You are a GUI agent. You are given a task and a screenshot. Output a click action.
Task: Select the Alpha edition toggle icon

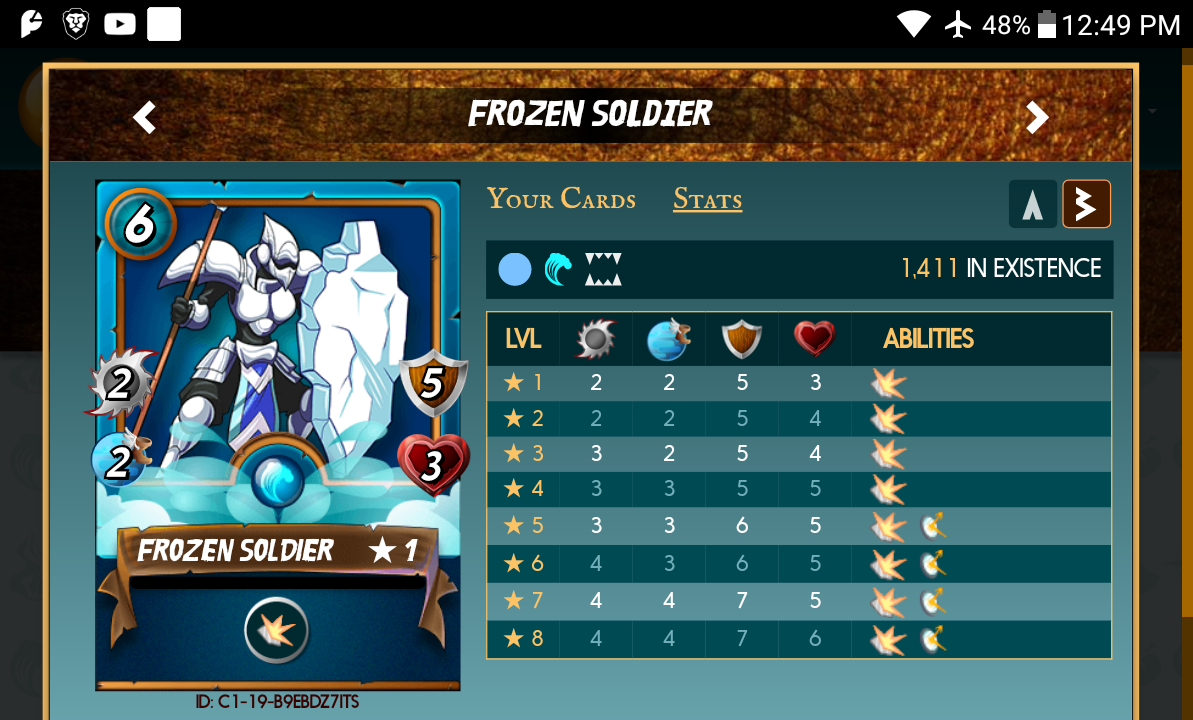click(1033, 204)
